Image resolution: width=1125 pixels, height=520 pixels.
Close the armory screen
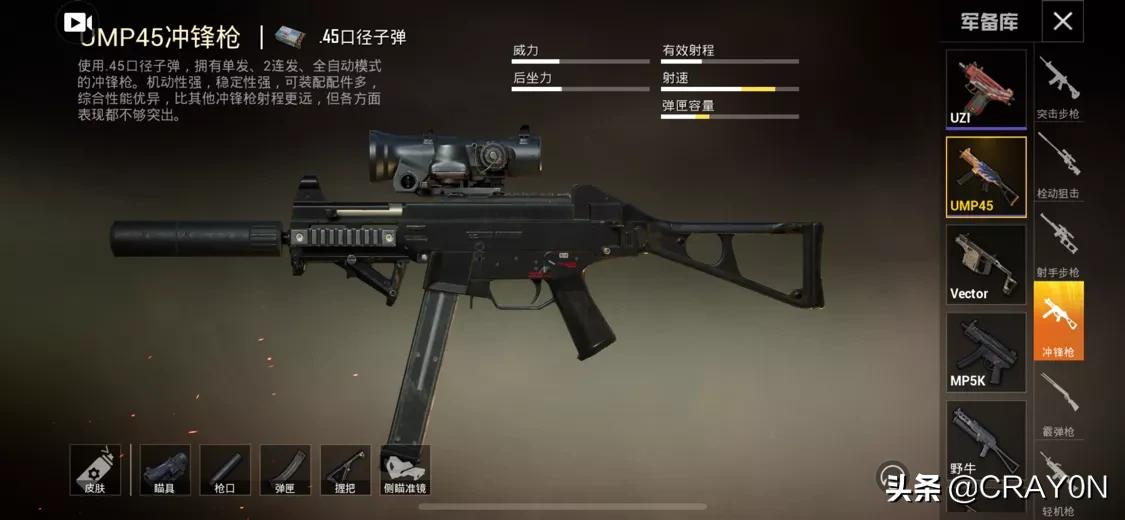click(x=1062, y=21)
